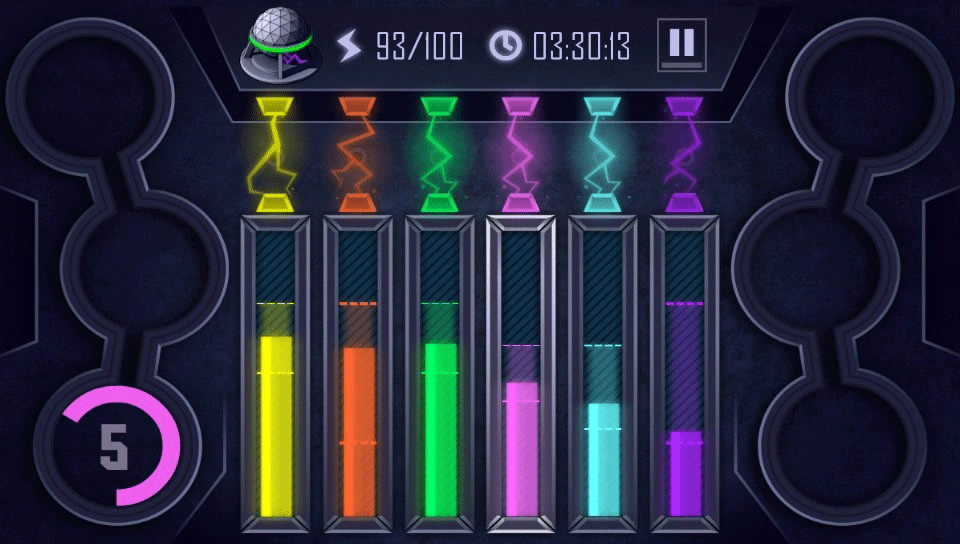960x544 pixels.
Task: Click the cyan energy tube
Action: click(x=603, y=375)
